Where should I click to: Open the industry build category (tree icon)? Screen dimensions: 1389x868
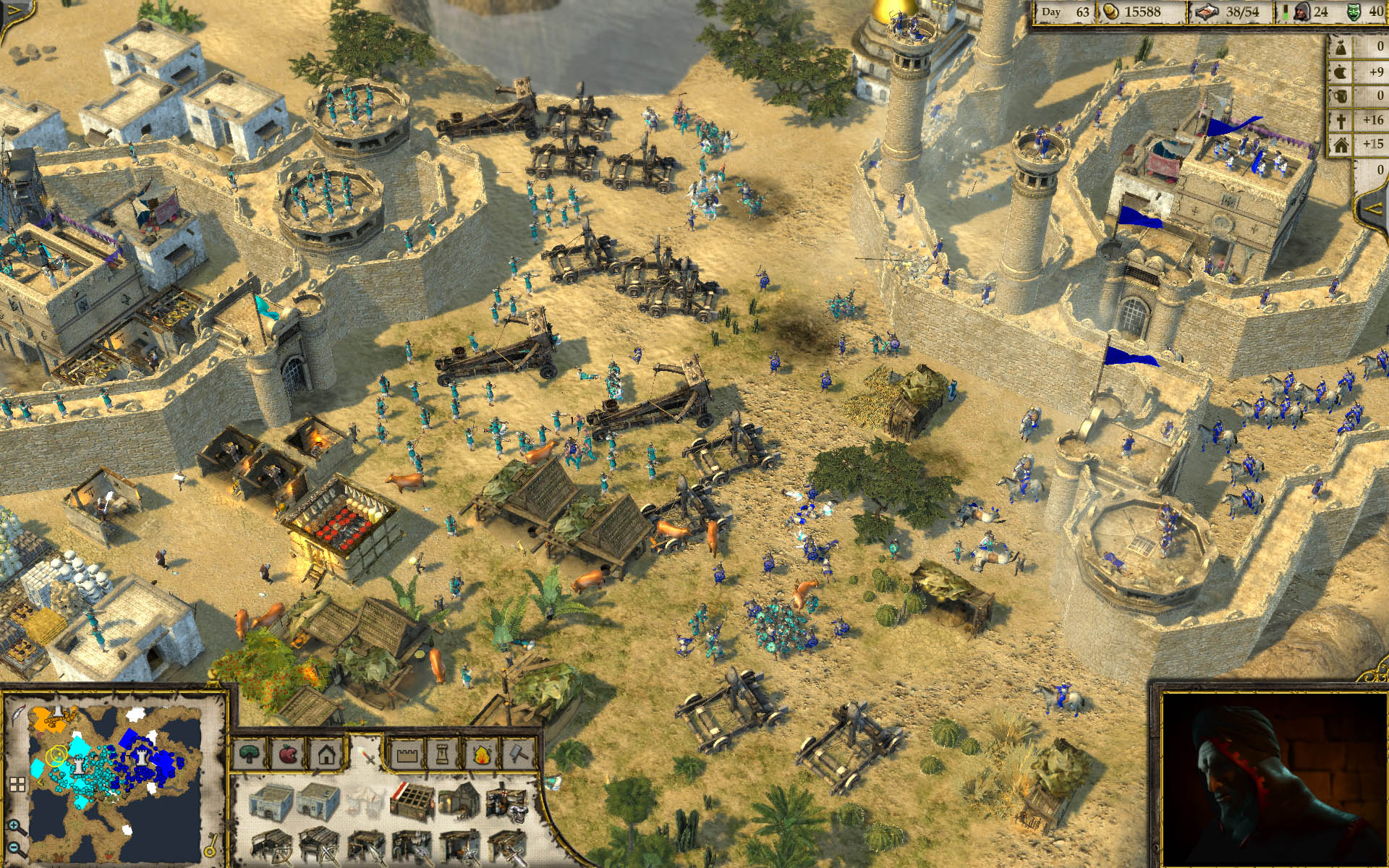[248, 754]
